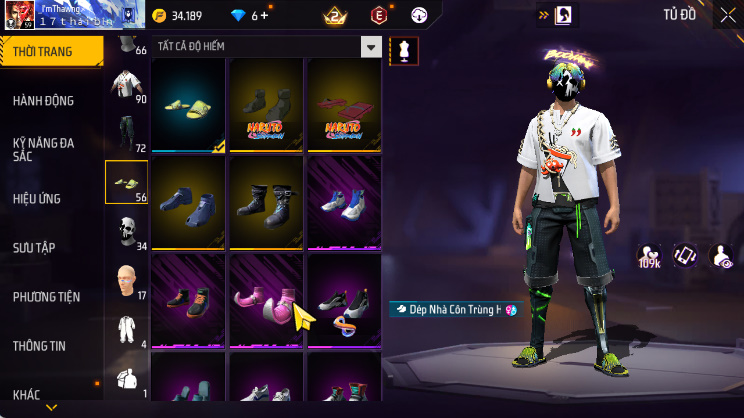Pick the red Naruto sandals tile

click(x=344, y=105)
